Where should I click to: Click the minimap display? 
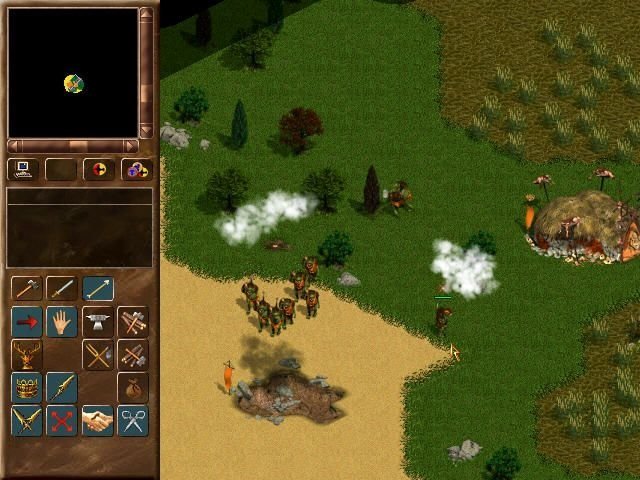[73, 72]
